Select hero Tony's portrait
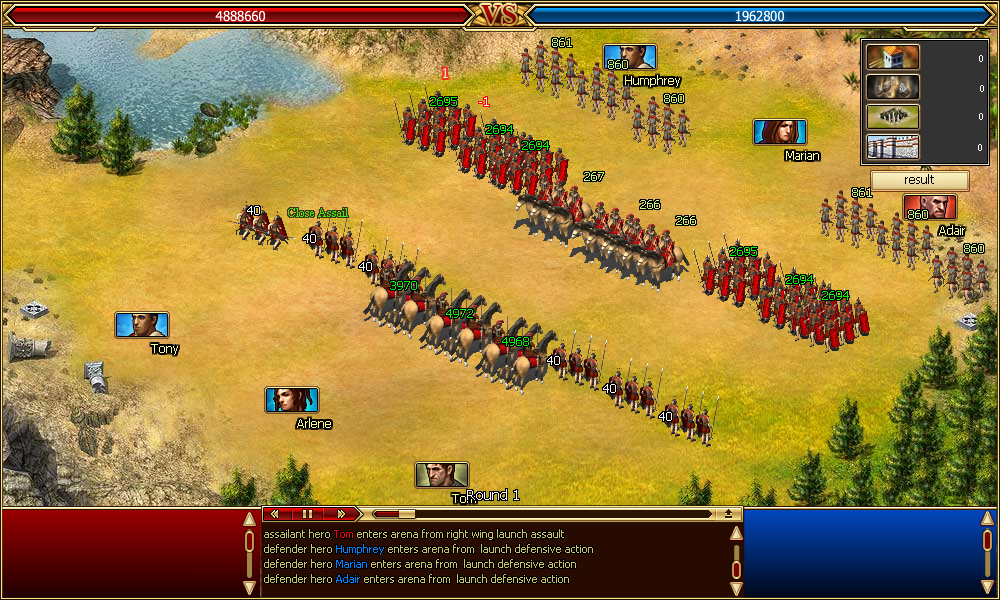Viewport: 1000px width, 600px height. 142,325
